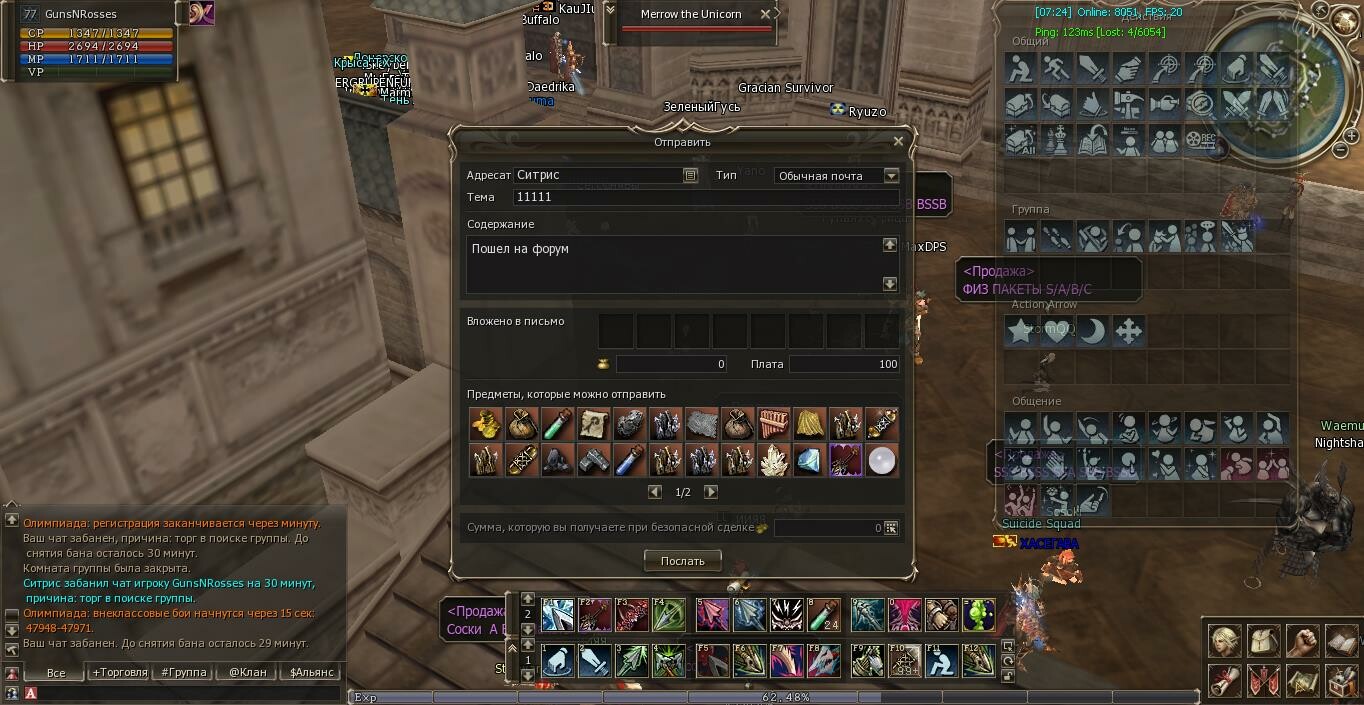Send the mail with the Послать button
The height and width of the screenshot is (705, 1364).
tap(682, 561)
